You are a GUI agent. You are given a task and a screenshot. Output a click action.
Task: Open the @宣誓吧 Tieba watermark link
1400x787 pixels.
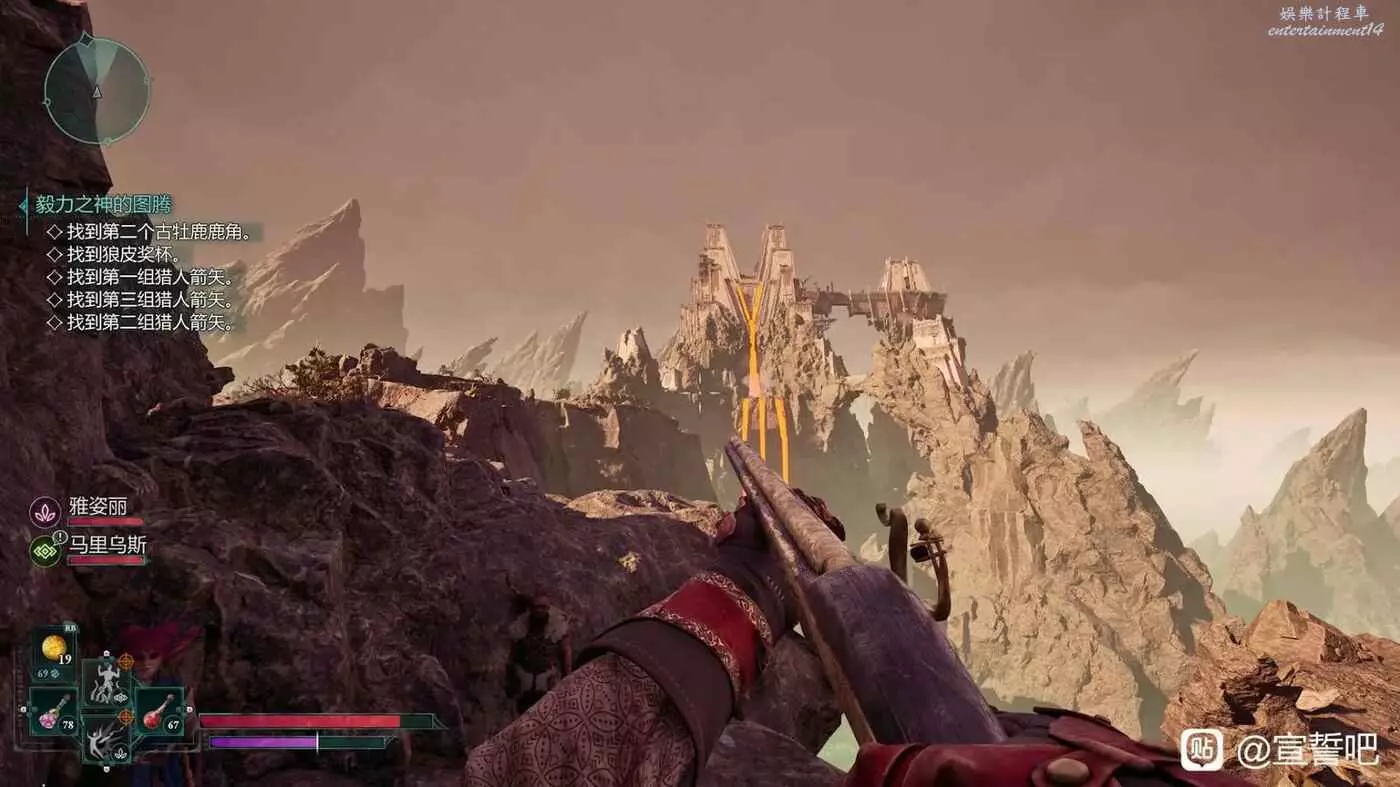coord(1281,749)
